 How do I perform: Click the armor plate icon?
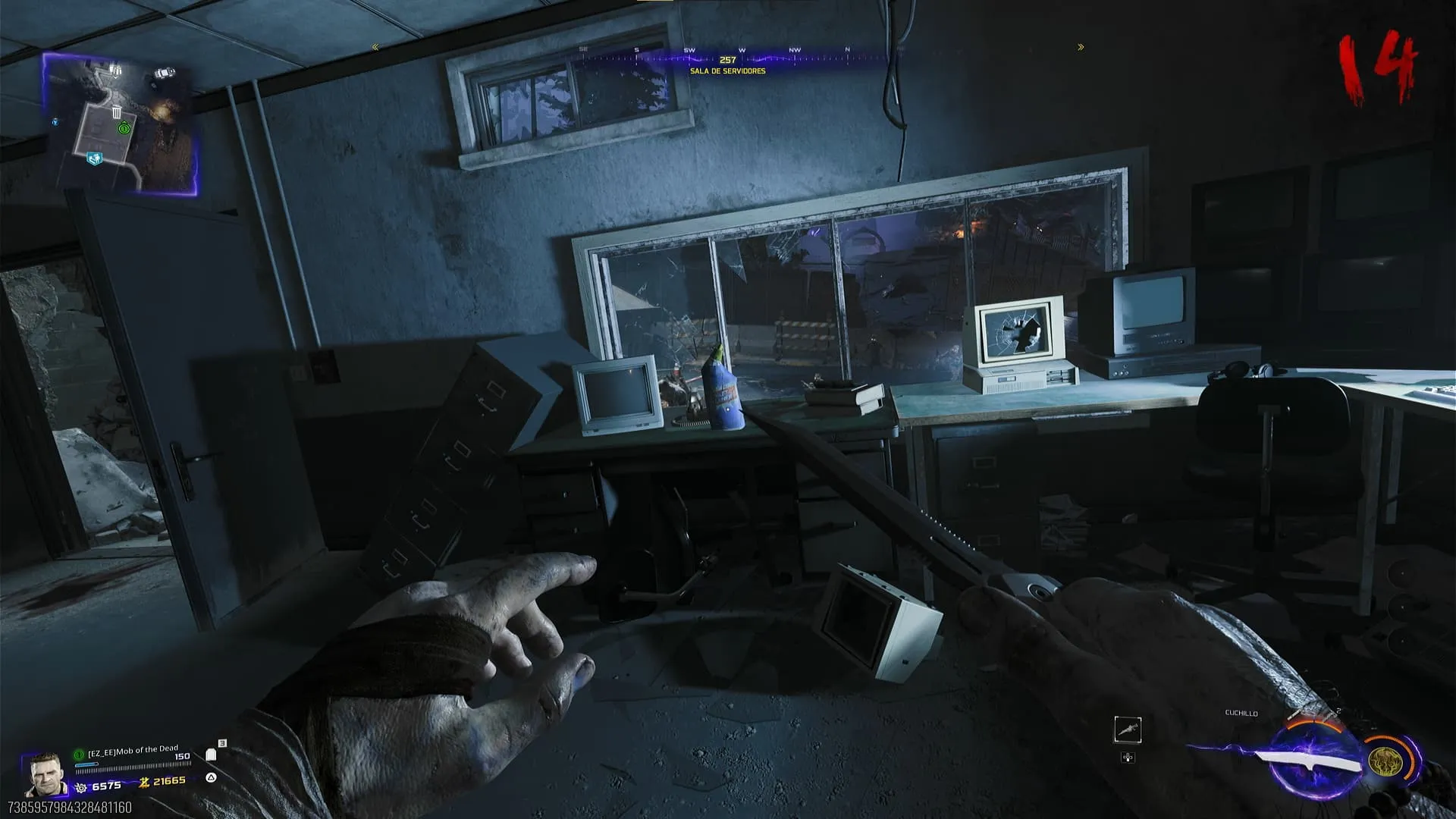[x=212, y=755]
